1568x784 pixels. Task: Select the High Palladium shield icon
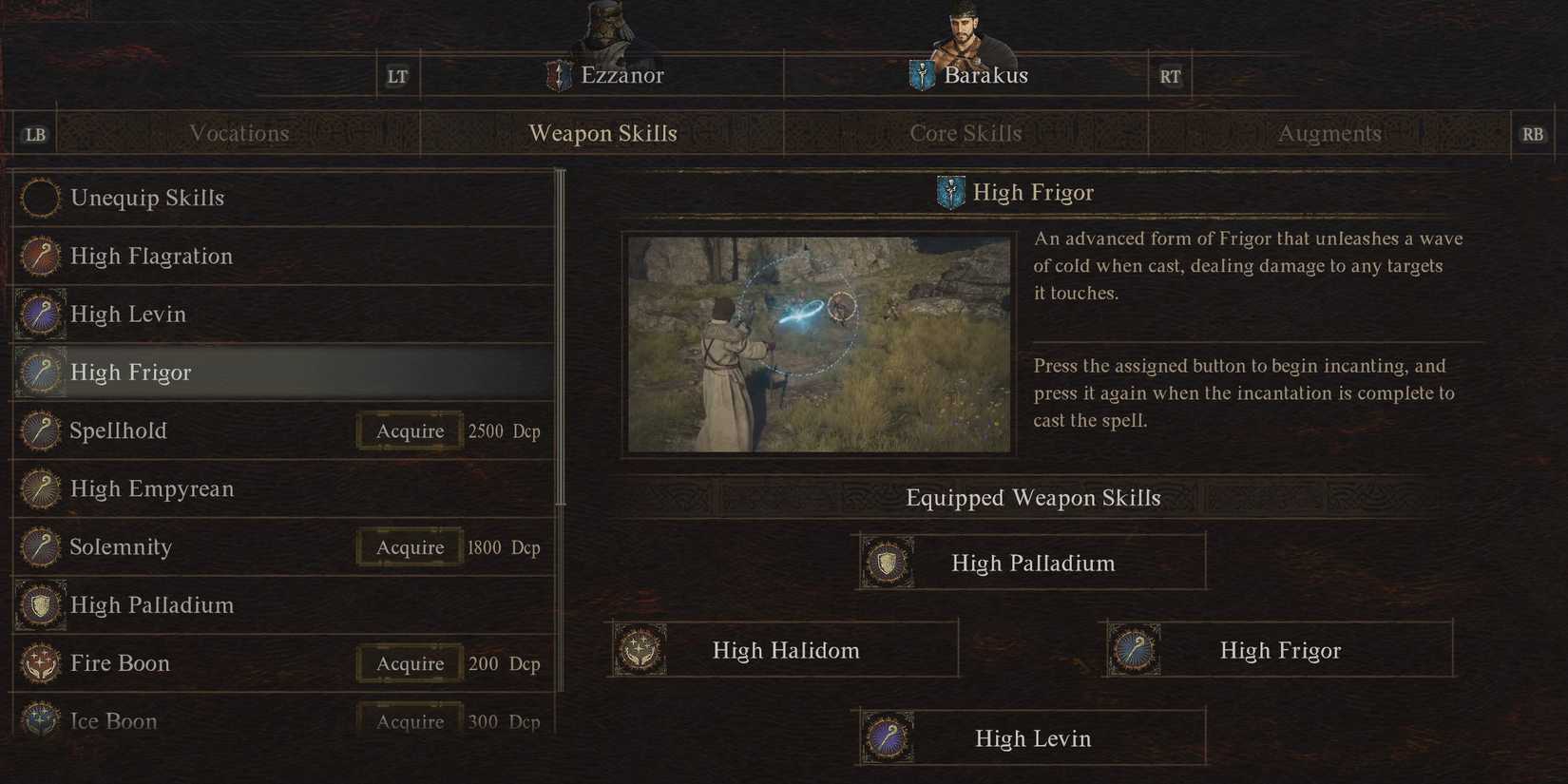[x=40, y=605]
